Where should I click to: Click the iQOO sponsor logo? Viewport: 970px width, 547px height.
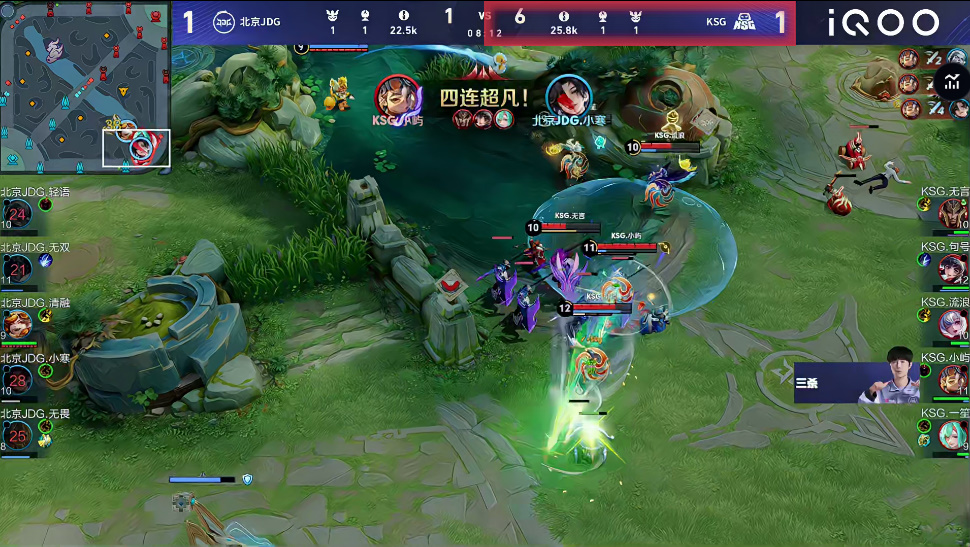(x=883, y=22)
